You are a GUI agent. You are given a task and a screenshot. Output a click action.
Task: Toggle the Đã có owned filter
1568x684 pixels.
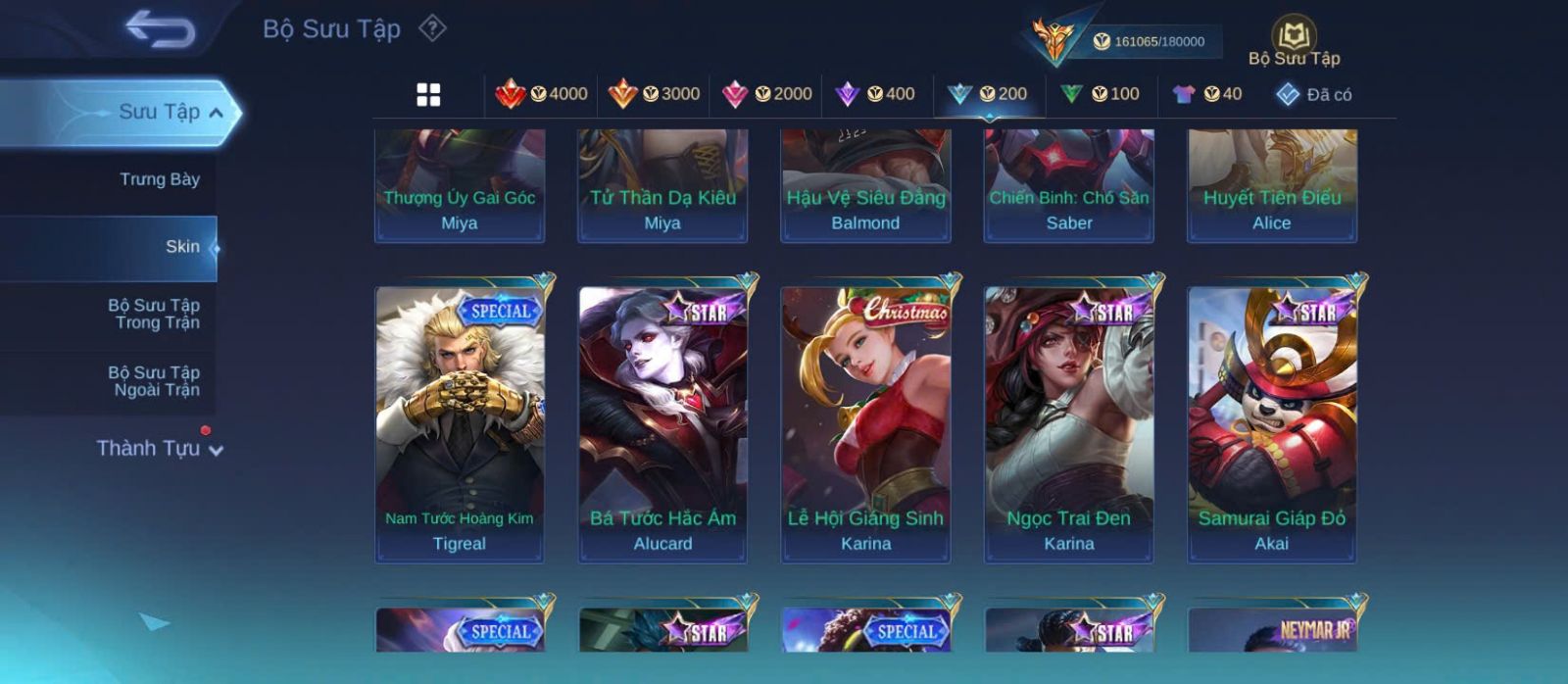pos(1314,94)
